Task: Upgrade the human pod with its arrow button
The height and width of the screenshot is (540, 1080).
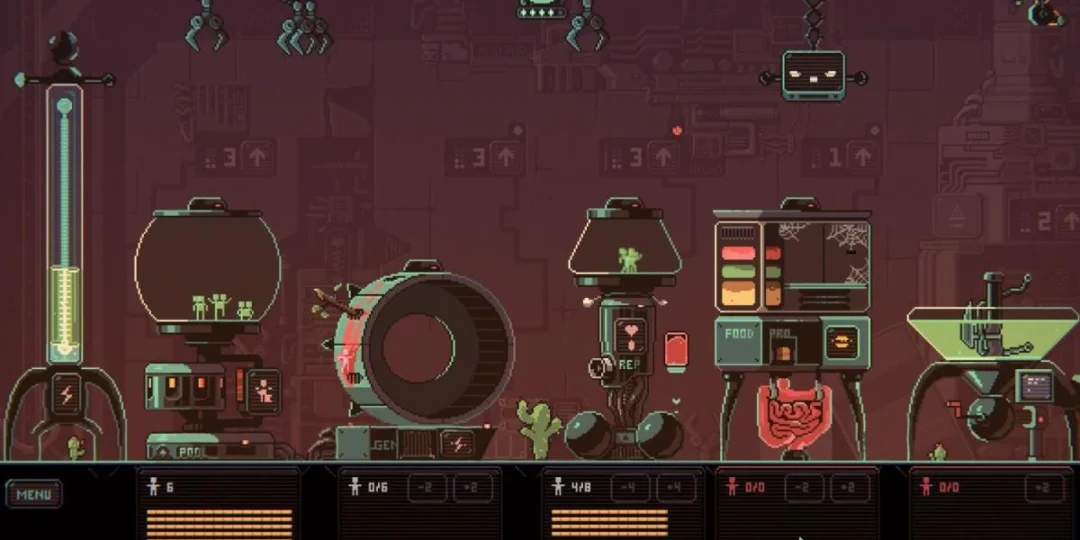Action: 258,156
